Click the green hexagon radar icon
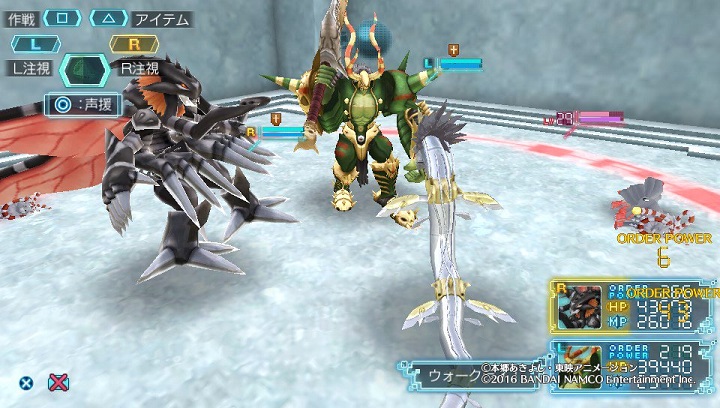Screen dimensions: 720x408 85,70
